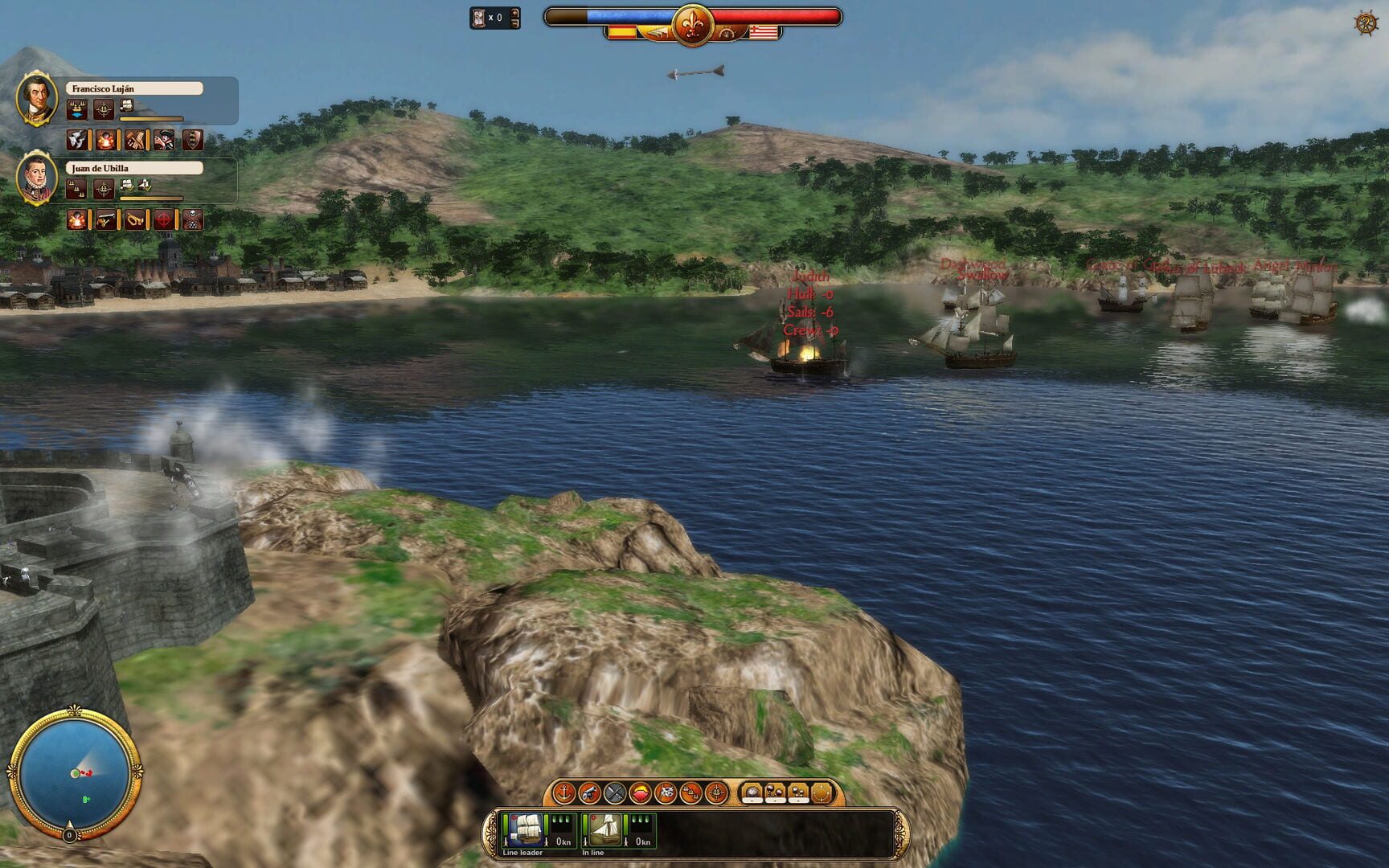The image size is (1389, 868).
Task: Select the drop anchor command icon
Action: coord(563,792)
